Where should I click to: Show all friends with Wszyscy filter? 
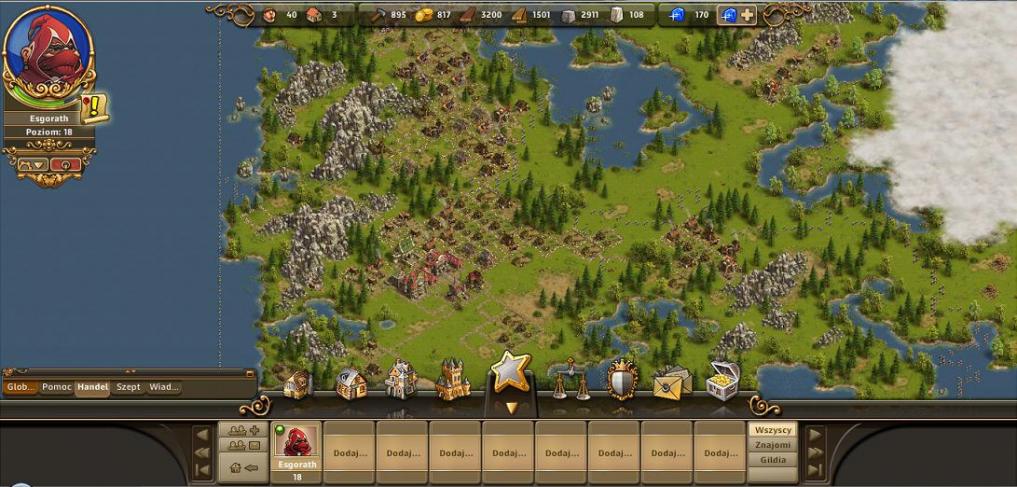773,429
